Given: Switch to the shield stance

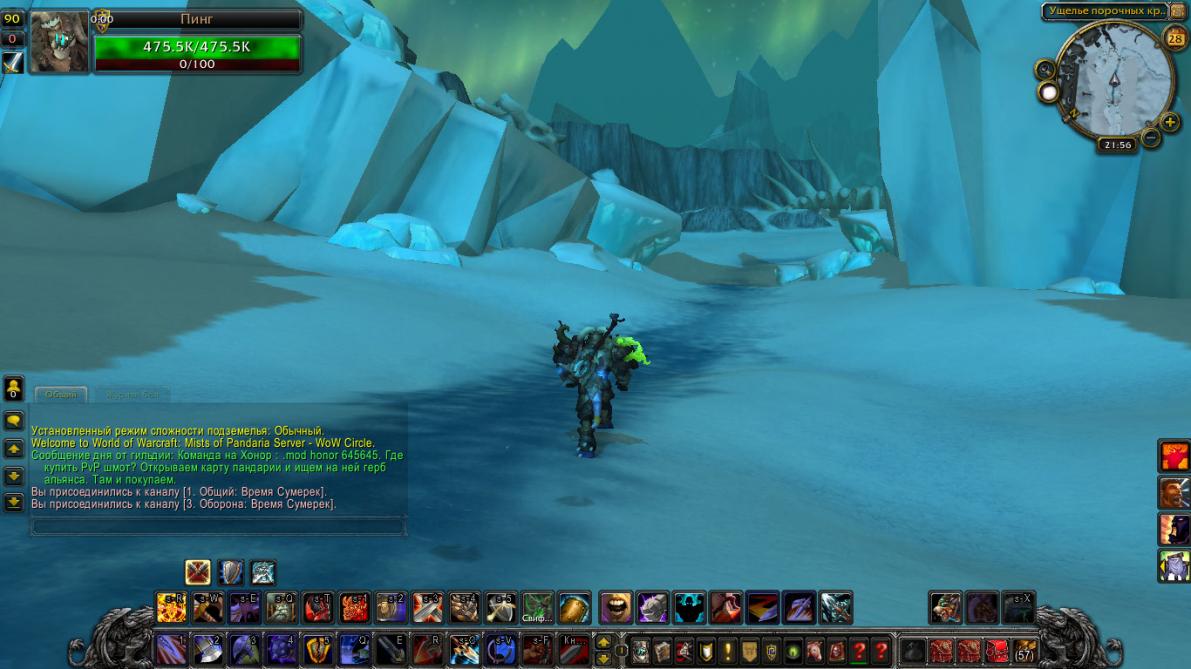Looking at the screenshot, I should coord(231,572).
